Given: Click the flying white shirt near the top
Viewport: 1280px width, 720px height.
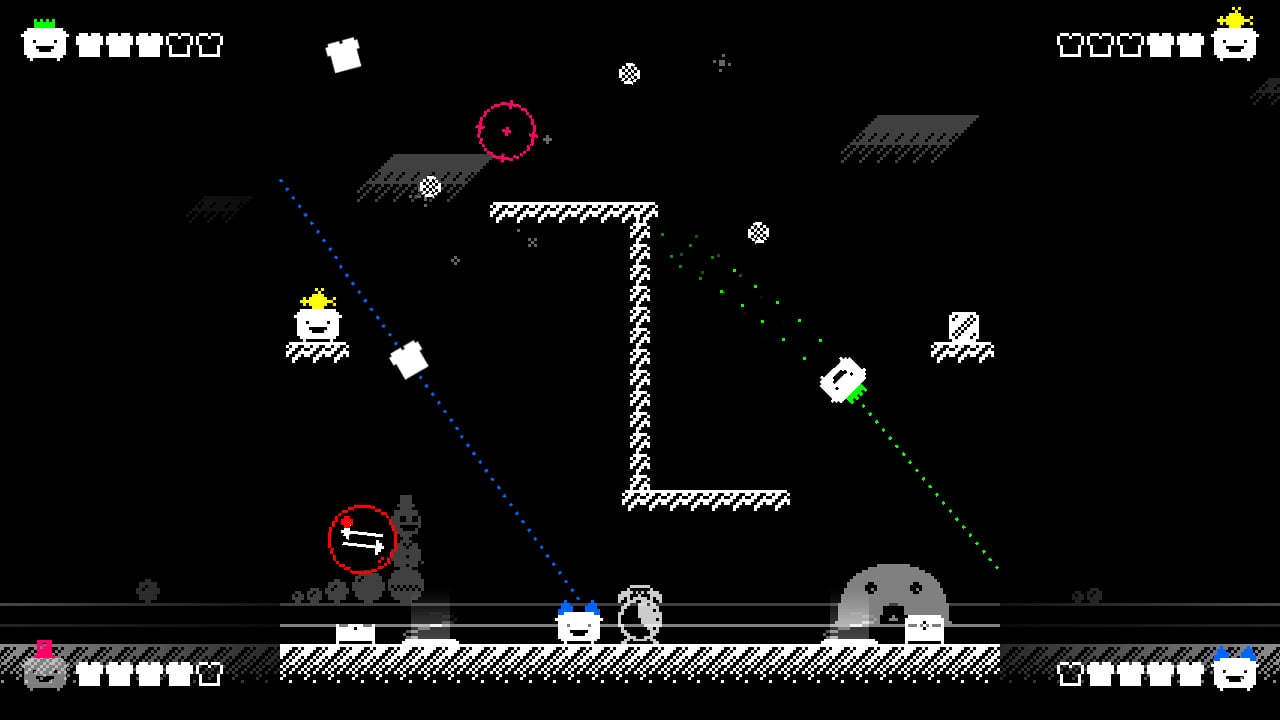Looking at the screenshot, I should 344,54.
